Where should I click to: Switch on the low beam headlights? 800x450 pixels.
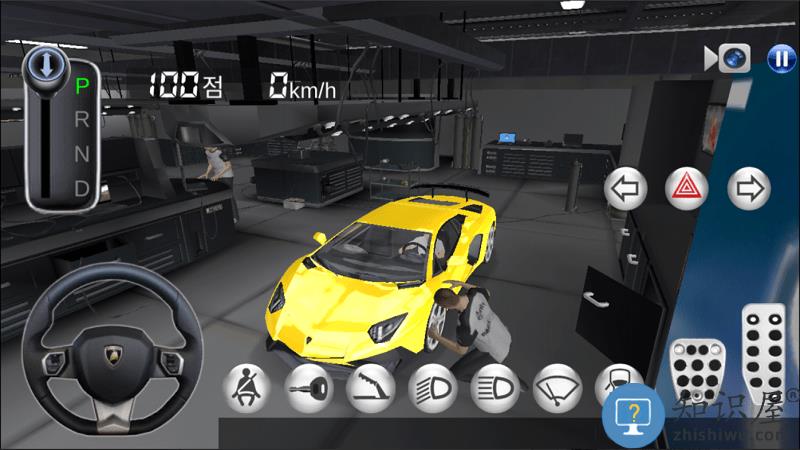(433, 388)
